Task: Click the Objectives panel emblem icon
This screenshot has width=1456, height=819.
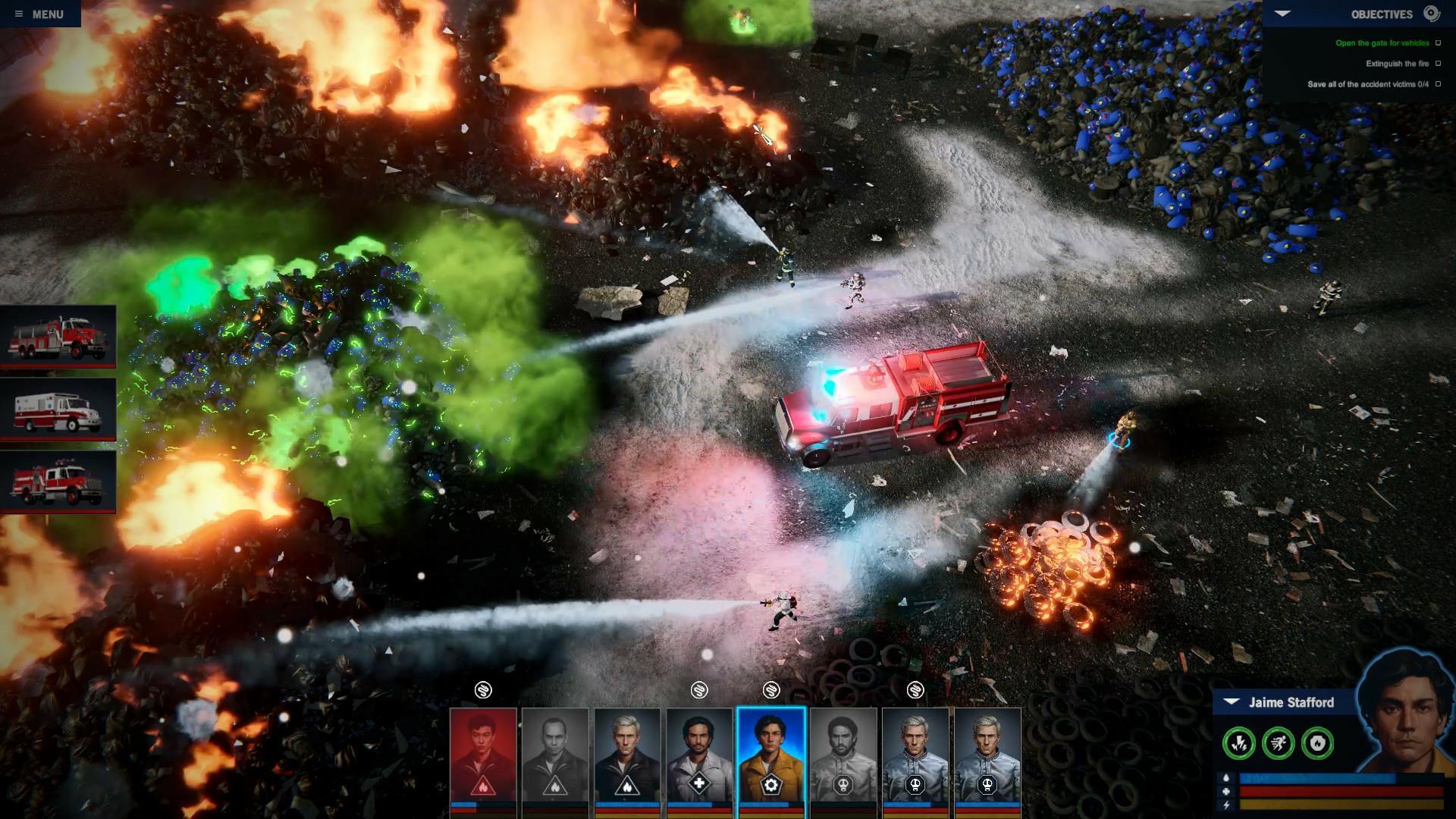Action: [x=1431, y=12]
